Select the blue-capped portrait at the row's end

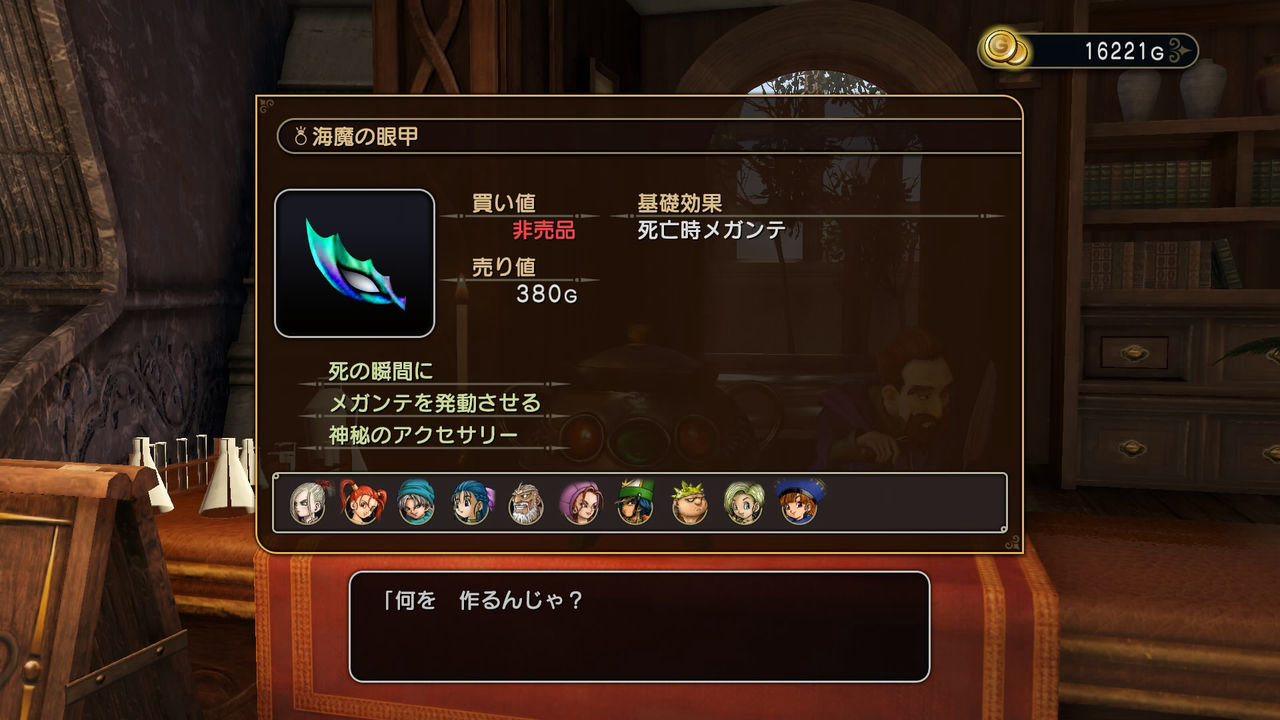796,505
